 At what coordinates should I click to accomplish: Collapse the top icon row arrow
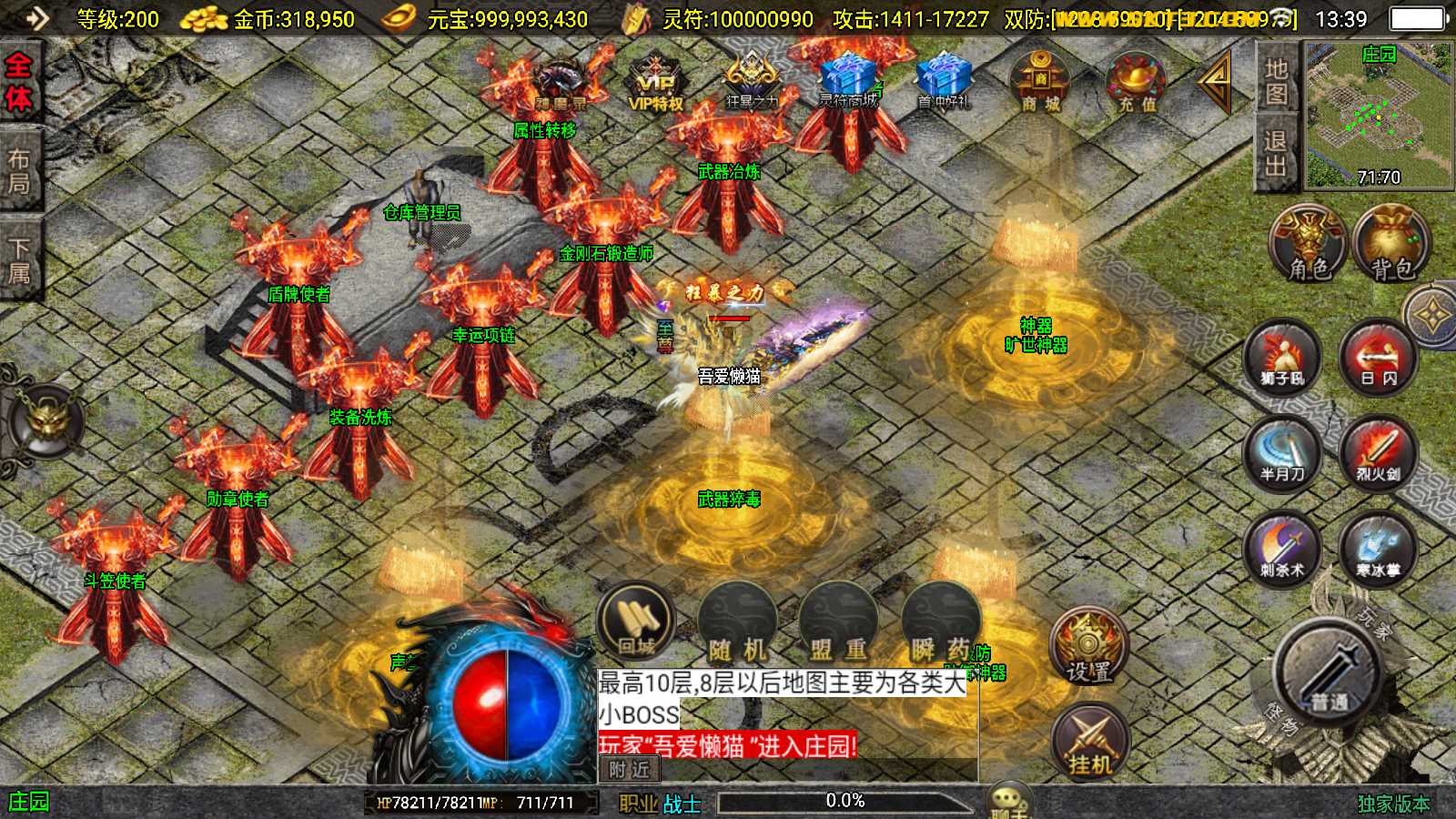coord(1215,82)
